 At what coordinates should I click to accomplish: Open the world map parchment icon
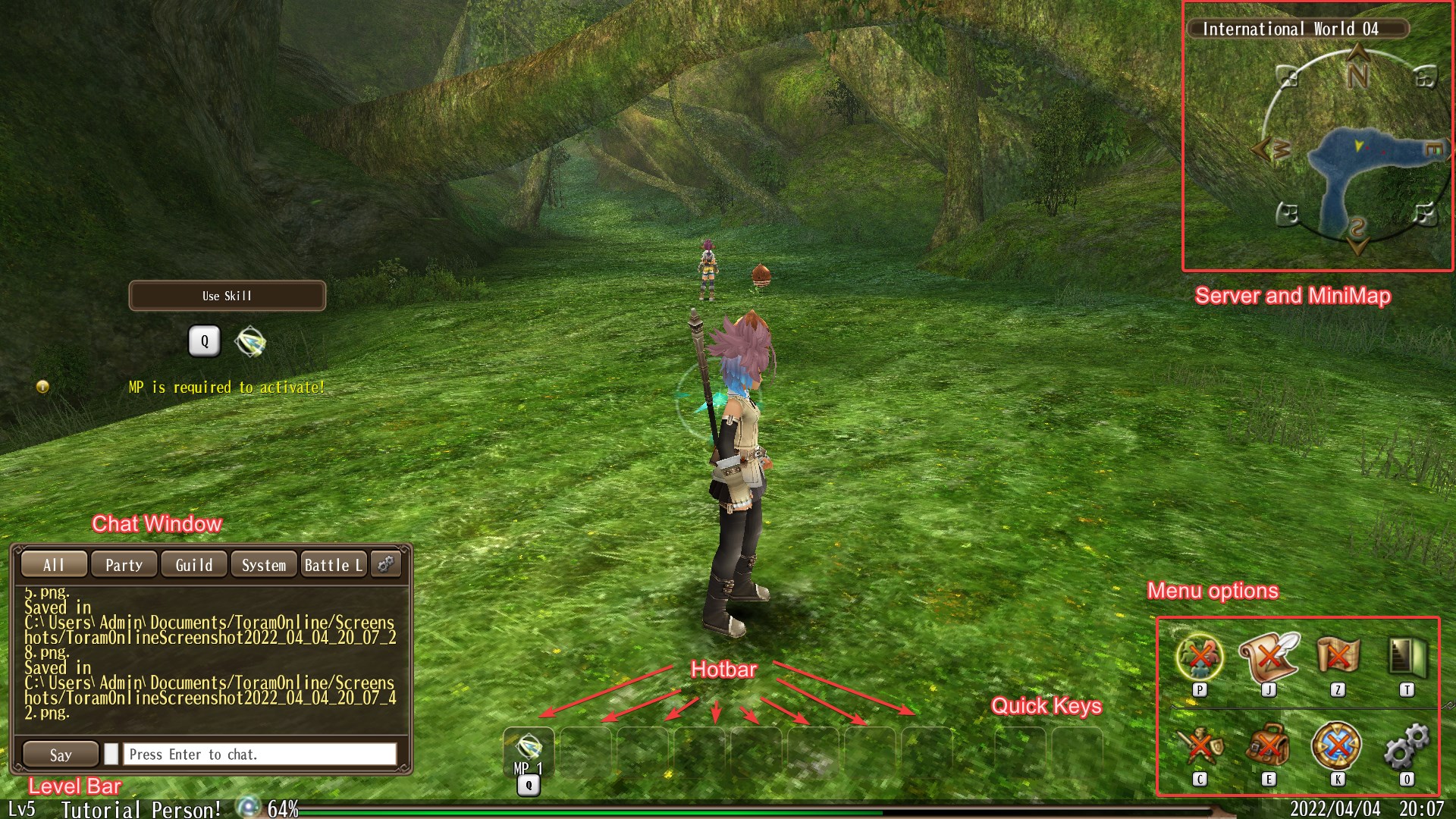pyautogui.click(x=1338, y=655)
